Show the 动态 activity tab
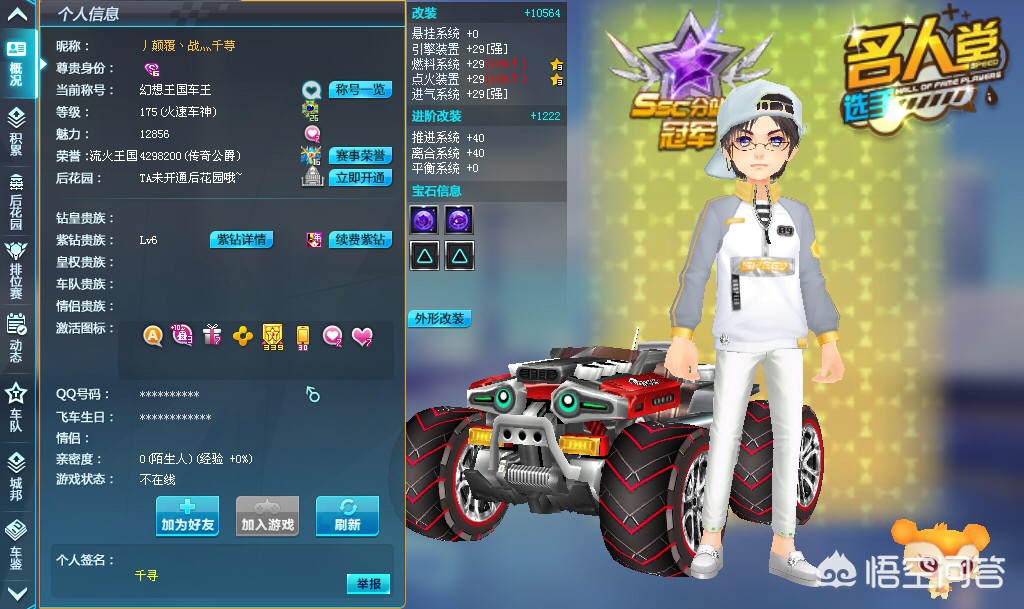Viewport: 1024px width, 609px height. coord(16,335)
